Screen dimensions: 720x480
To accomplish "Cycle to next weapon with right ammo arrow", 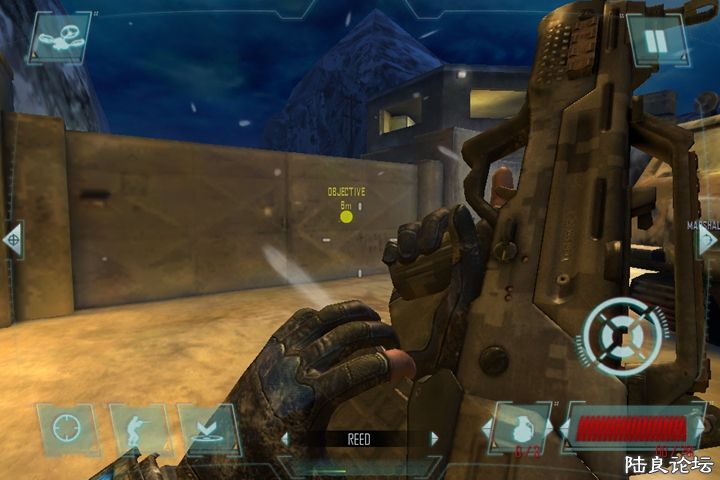I will [698, 430].
